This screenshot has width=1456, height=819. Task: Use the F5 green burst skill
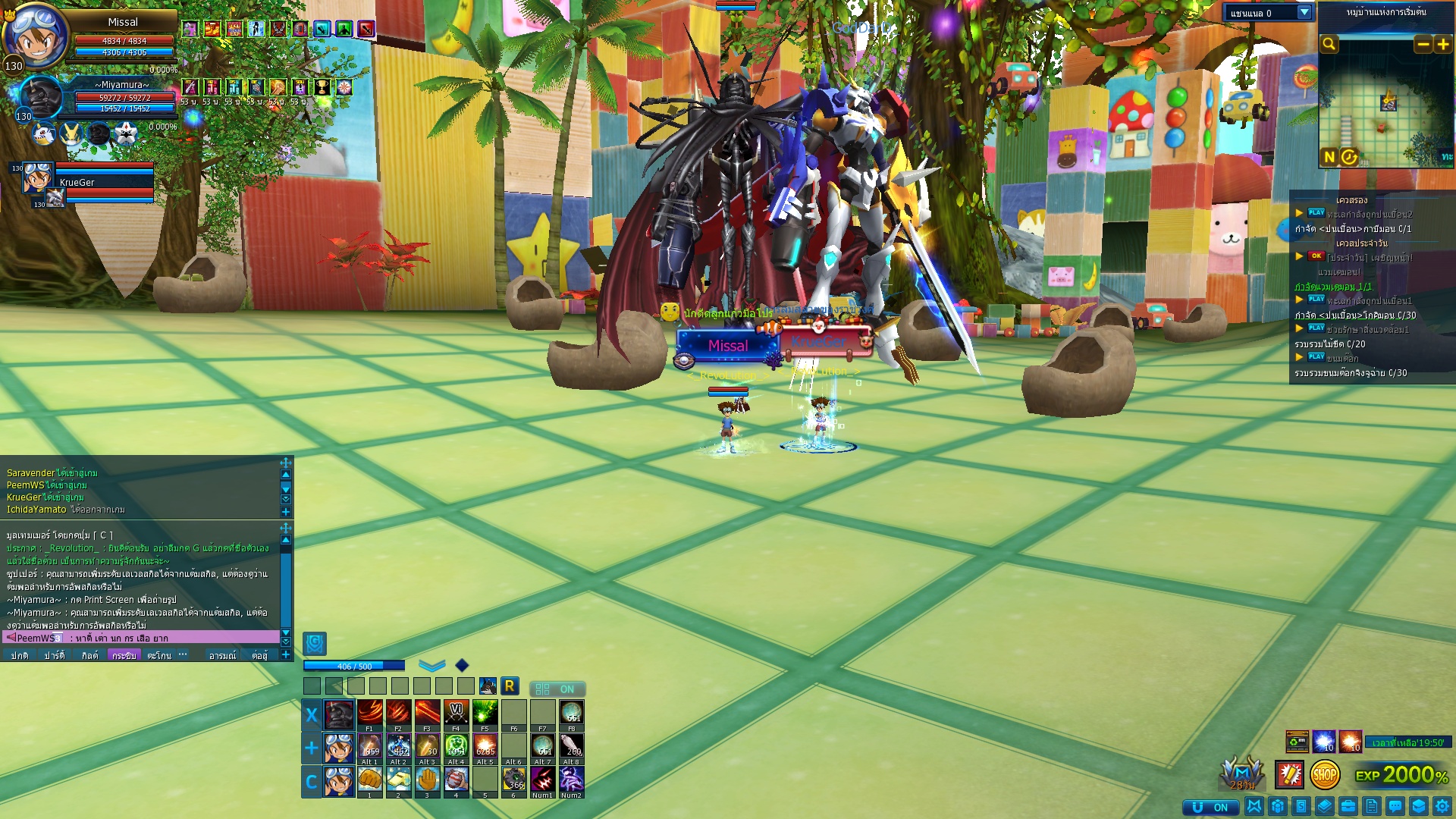[x=485, y=713]
